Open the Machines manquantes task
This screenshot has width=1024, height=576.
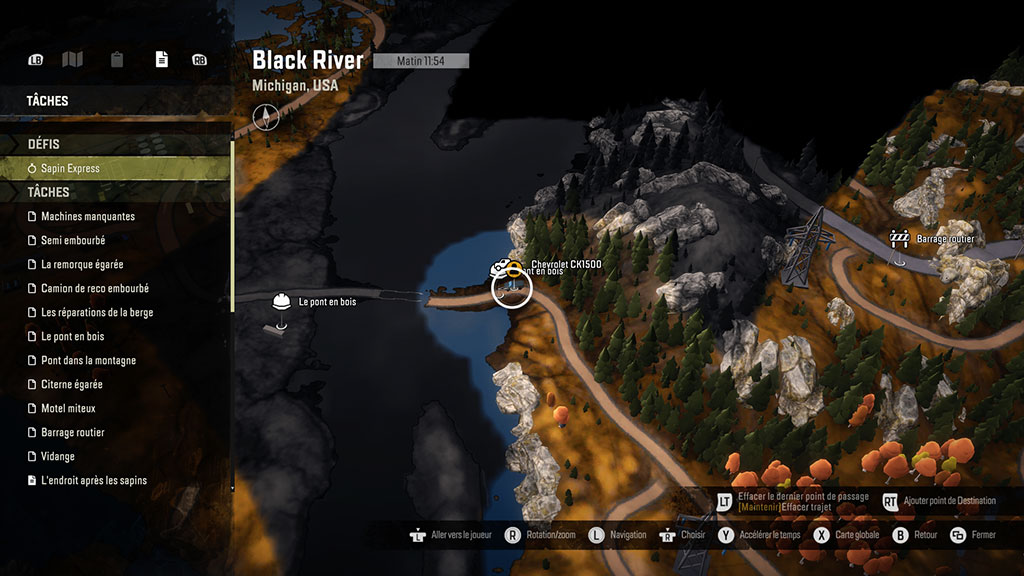pyautogui.click(x=88, y=217)
